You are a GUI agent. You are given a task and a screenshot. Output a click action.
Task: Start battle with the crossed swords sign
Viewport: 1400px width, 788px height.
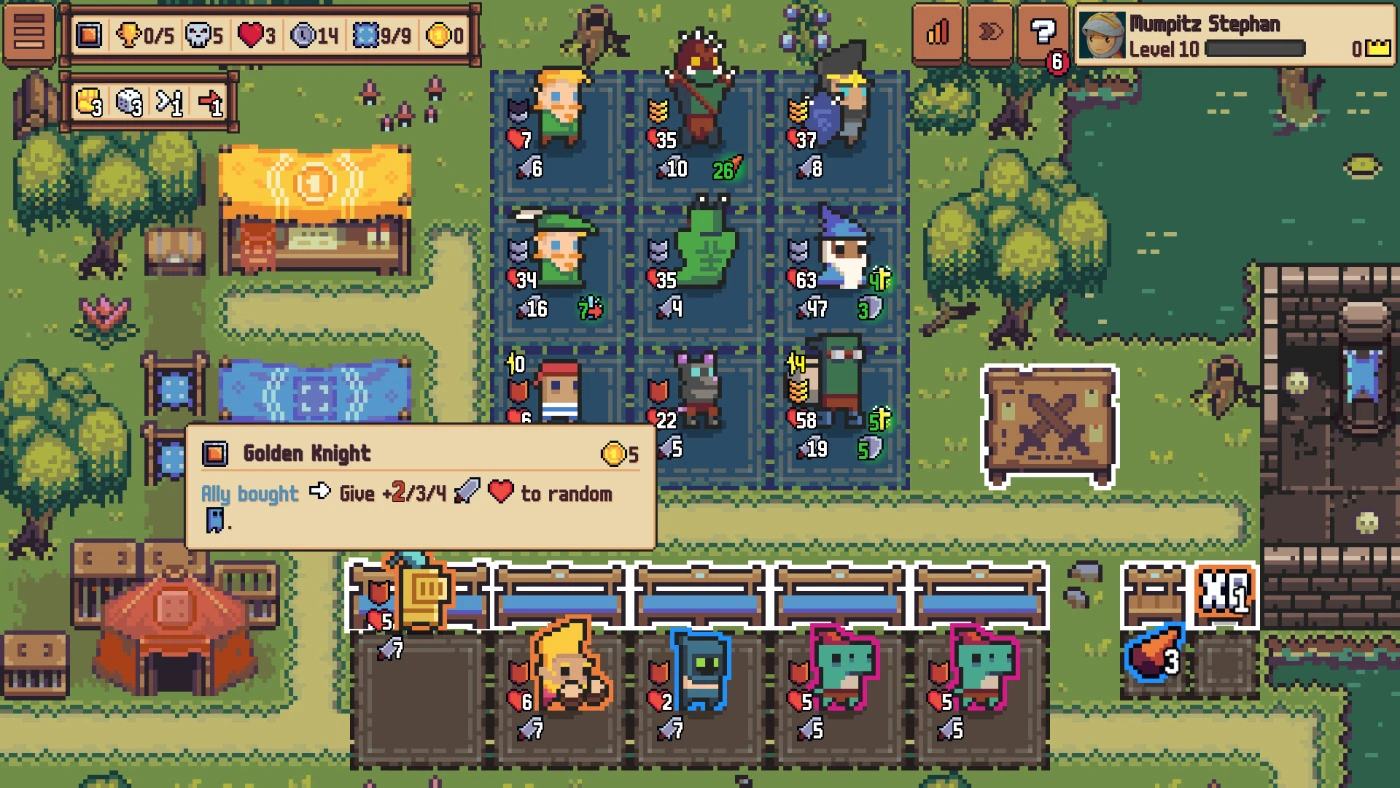click(1049, 425)
